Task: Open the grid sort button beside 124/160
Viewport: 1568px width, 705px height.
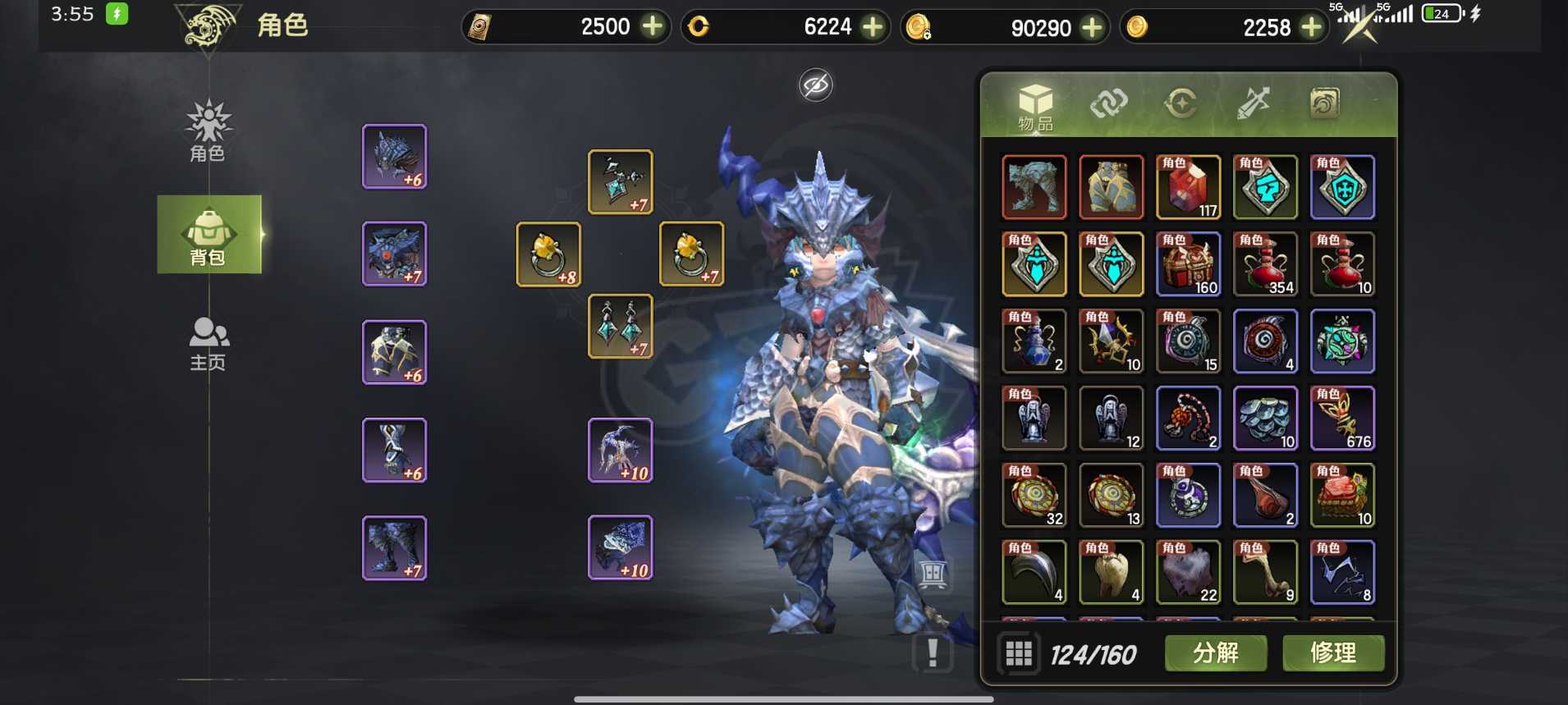Action: pyautogui.click(x=1018, y=653)
